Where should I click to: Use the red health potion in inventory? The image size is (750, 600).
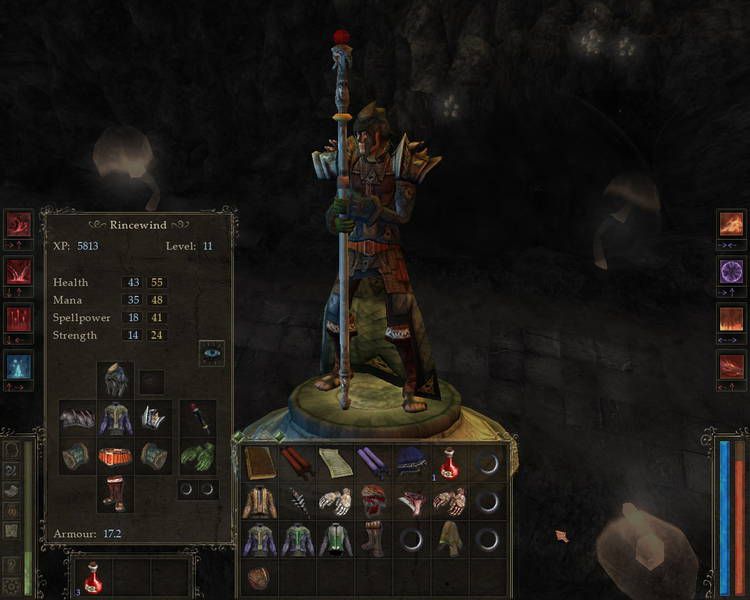tap(450, 463)
